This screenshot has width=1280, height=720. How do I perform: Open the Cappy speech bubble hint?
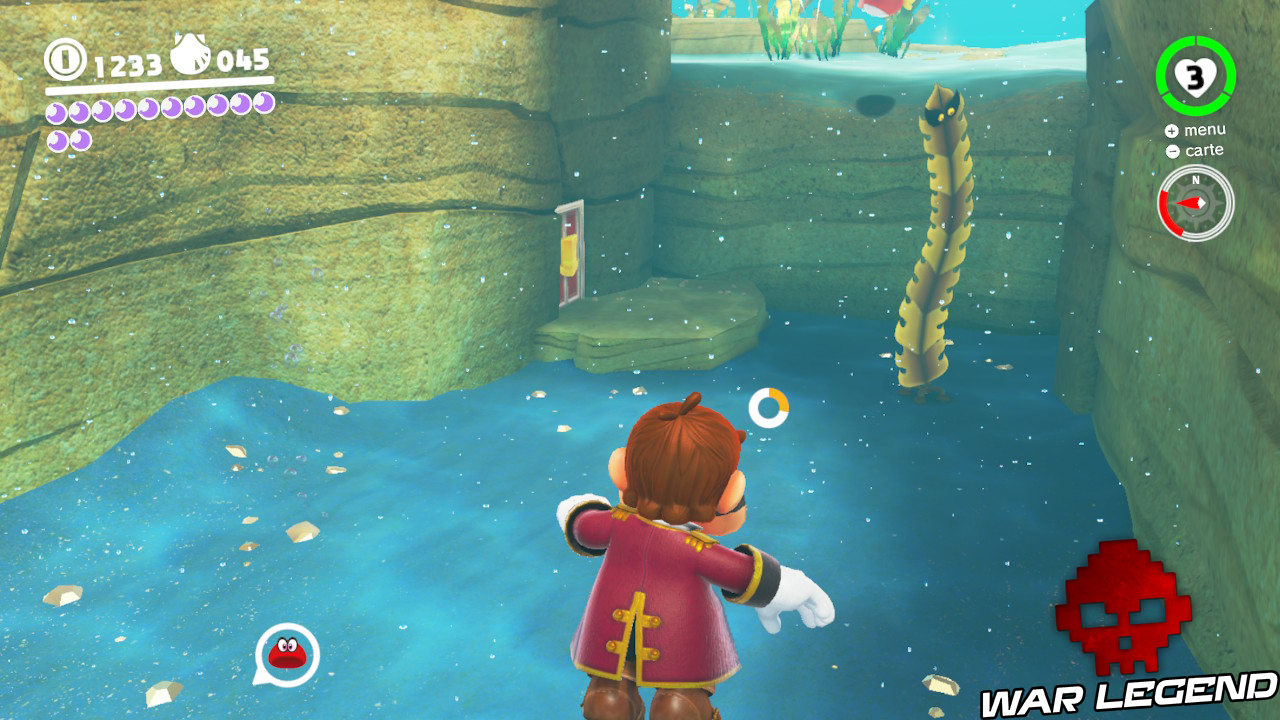[287, 655]
